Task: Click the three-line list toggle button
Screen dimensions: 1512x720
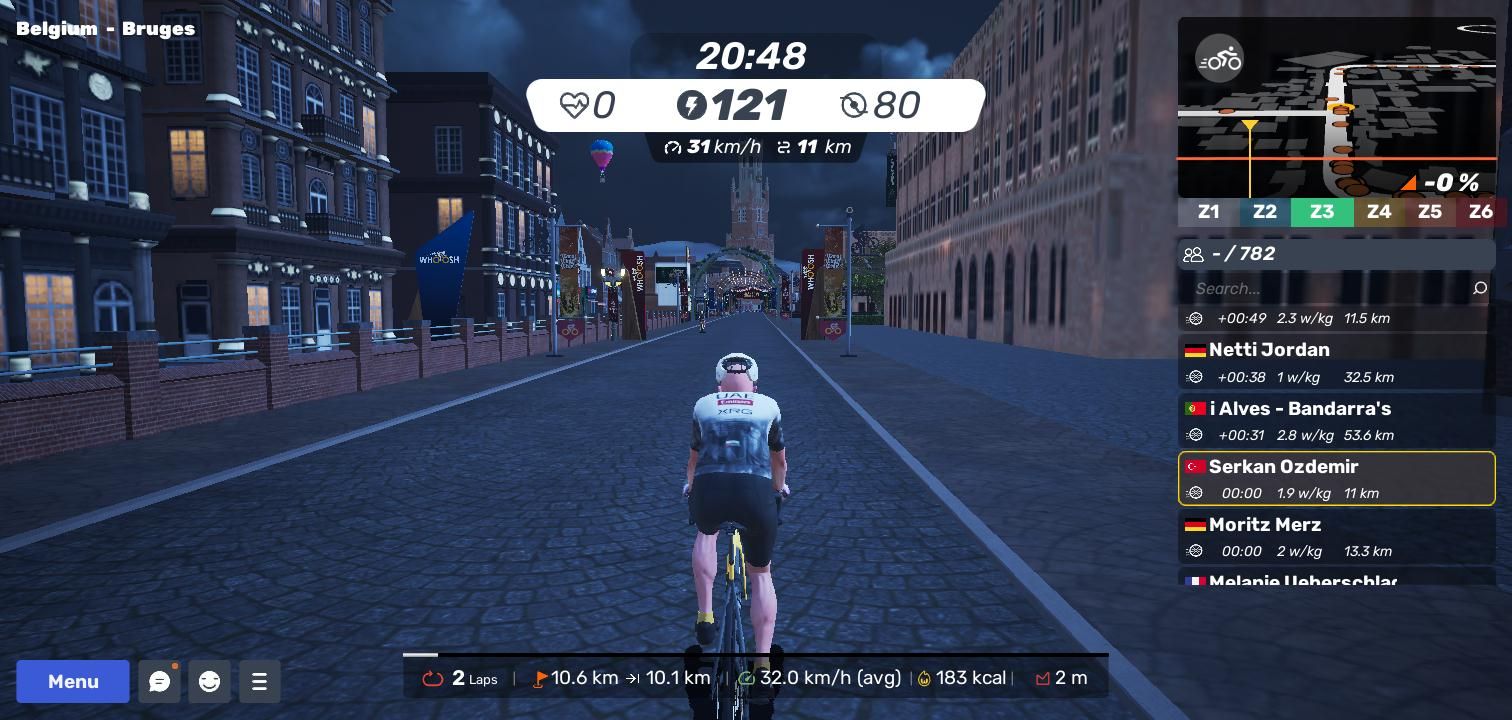Action: click(259, 681)
